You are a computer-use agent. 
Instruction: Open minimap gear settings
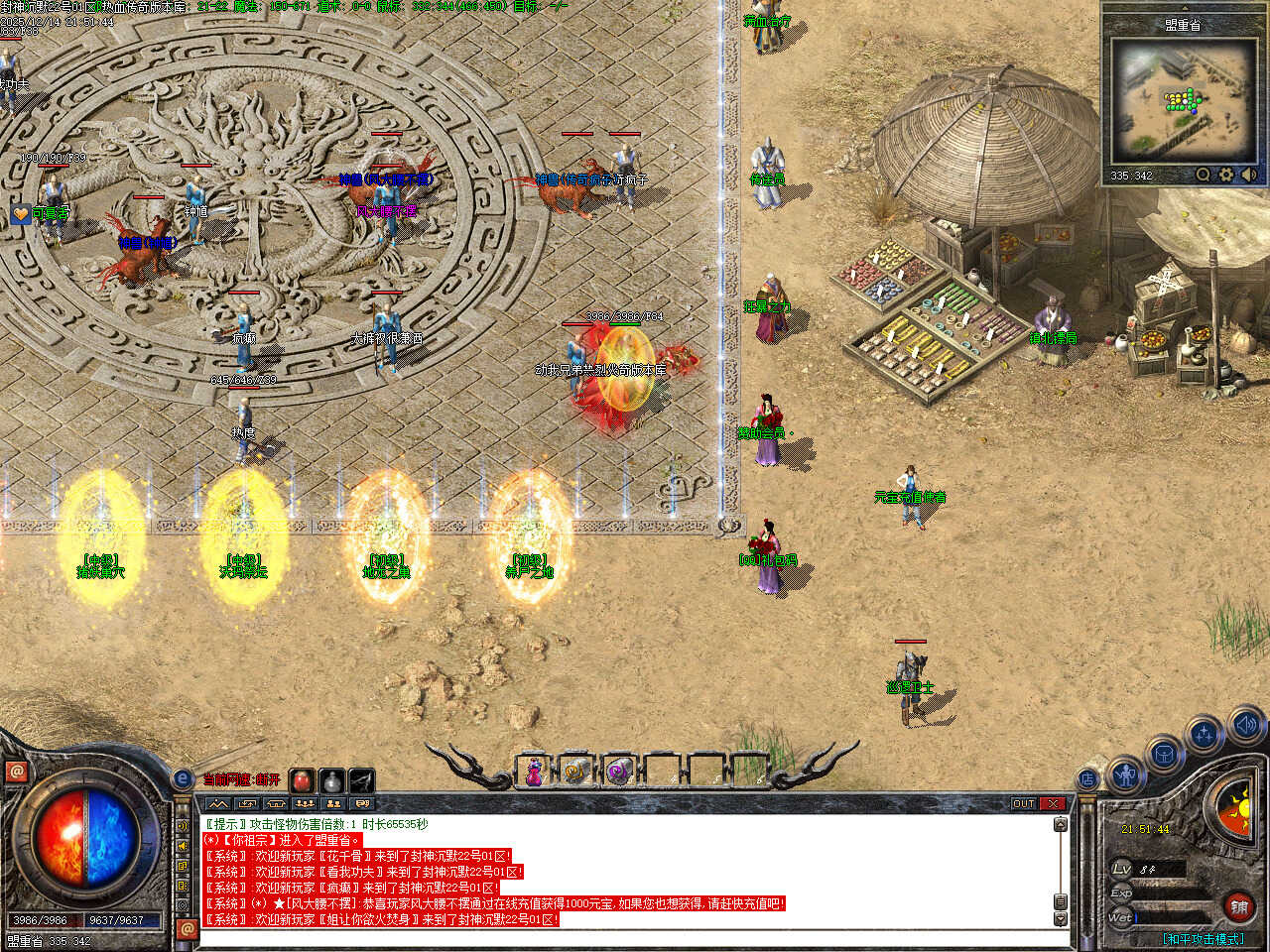[1226, 175]
